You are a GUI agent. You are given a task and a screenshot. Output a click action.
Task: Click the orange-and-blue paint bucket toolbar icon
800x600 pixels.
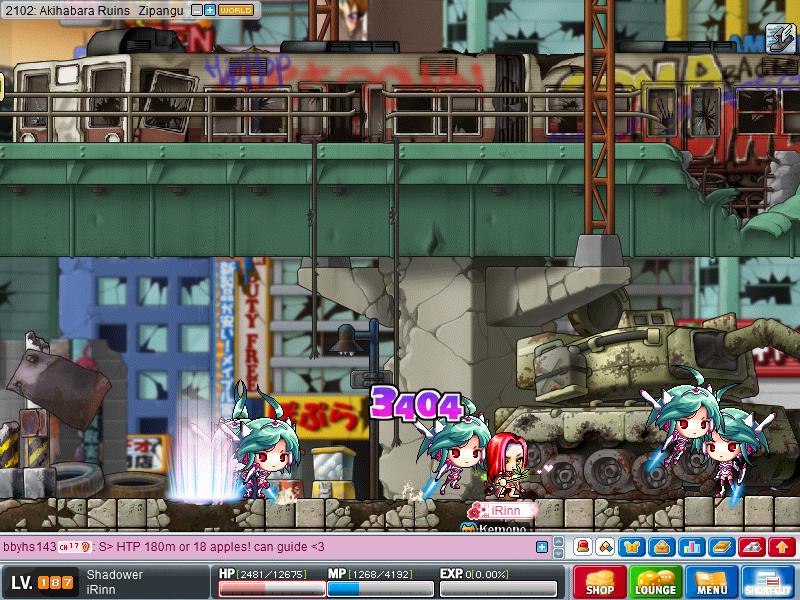606,547
